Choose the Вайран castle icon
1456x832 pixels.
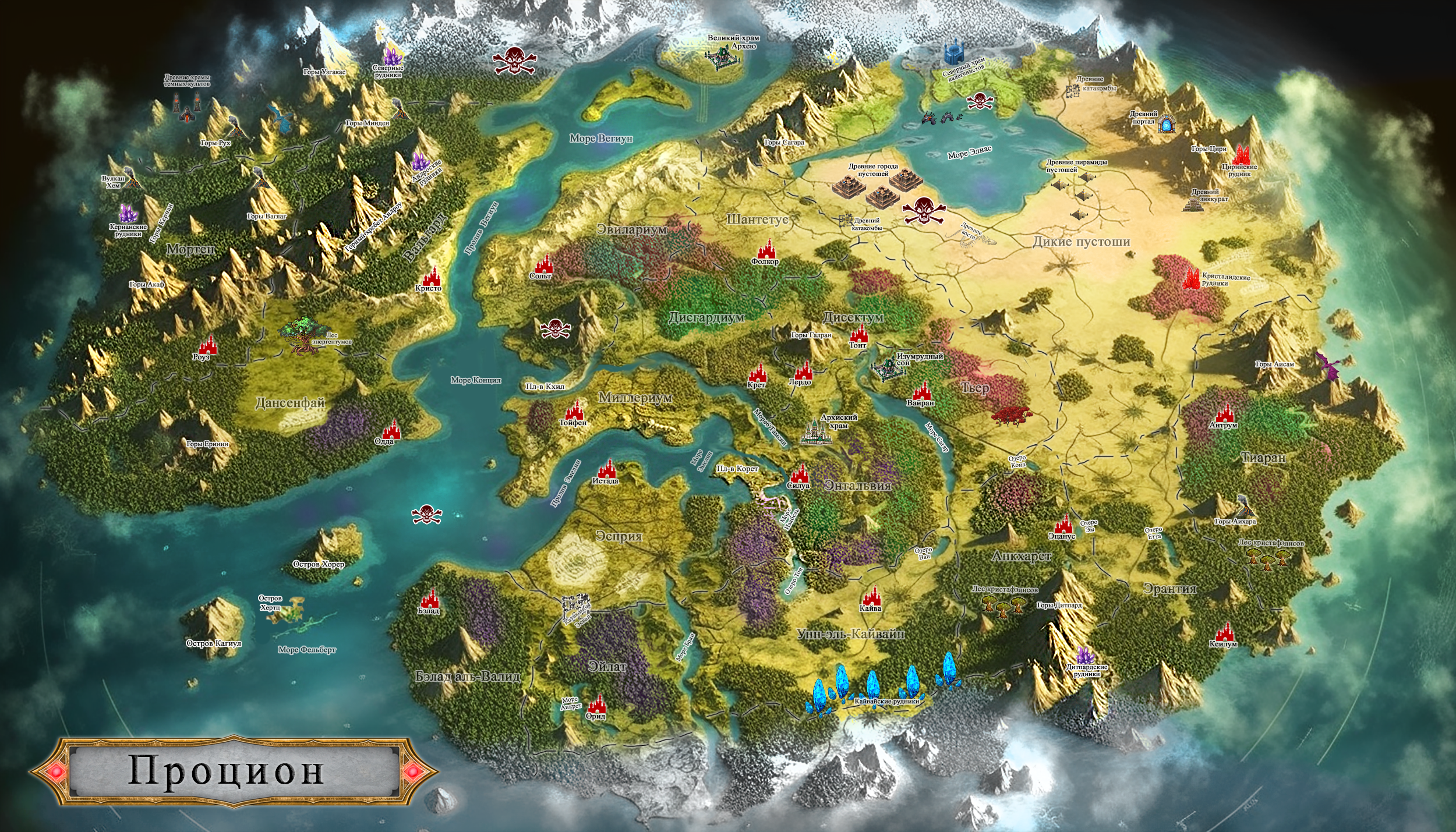[922, 391]
